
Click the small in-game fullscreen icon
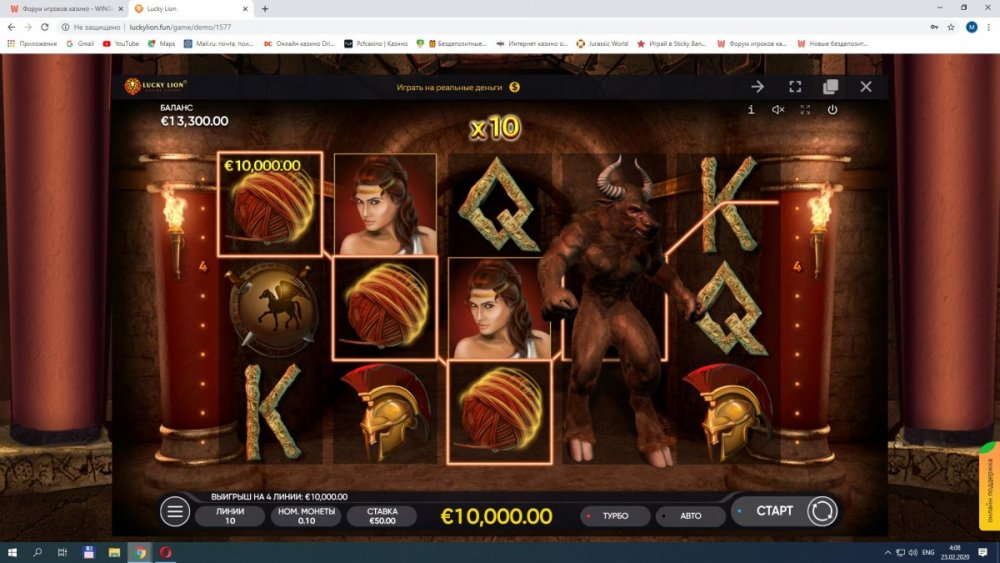pos(805,110)
